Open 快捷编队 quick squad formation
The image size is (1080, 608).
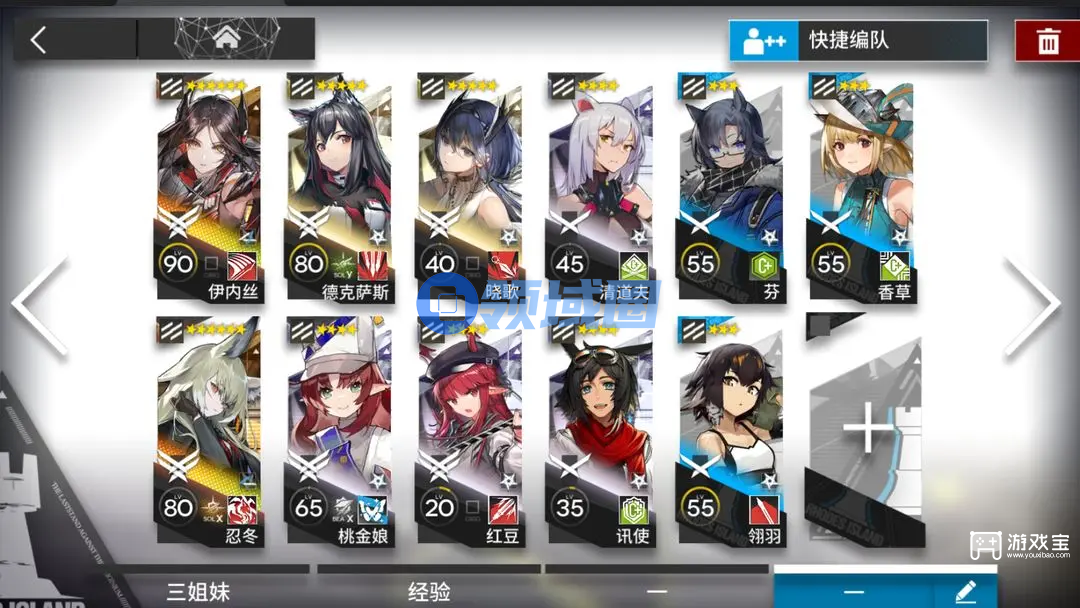click(858, 41)
